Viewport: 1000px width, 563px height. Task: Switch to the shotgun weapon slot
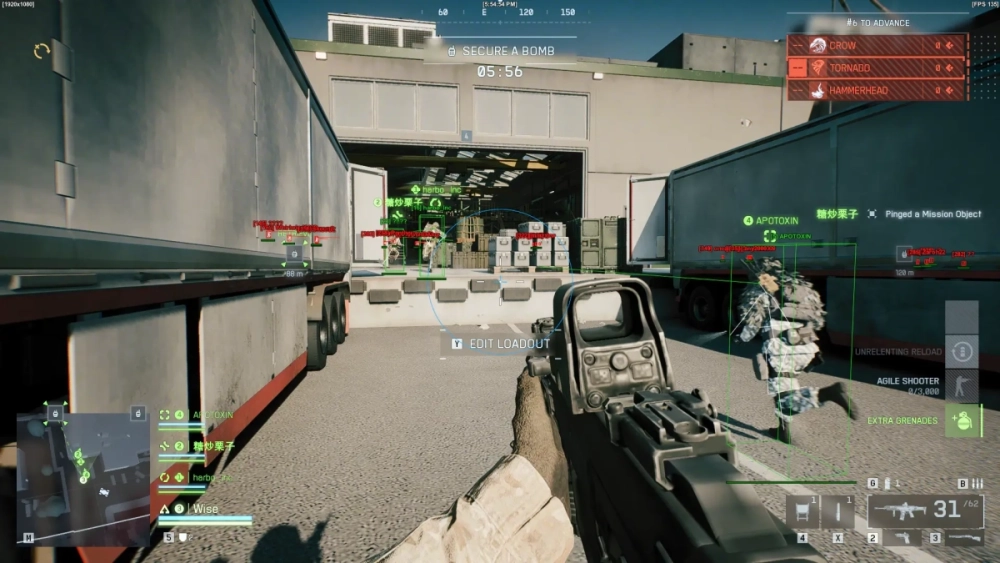click(x=965, y=538)
